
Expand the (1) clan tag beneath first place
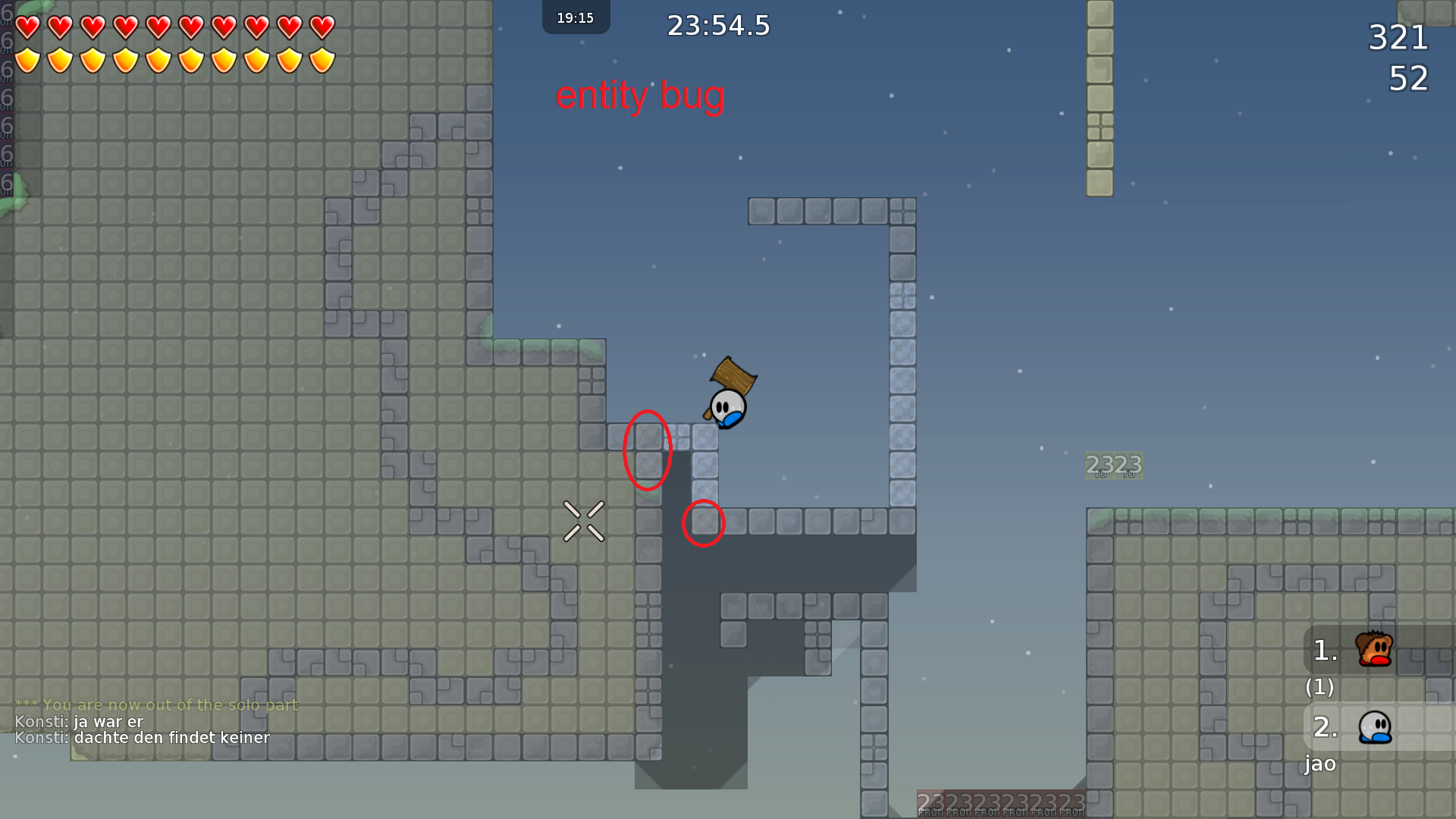[x=1319, y=688]
